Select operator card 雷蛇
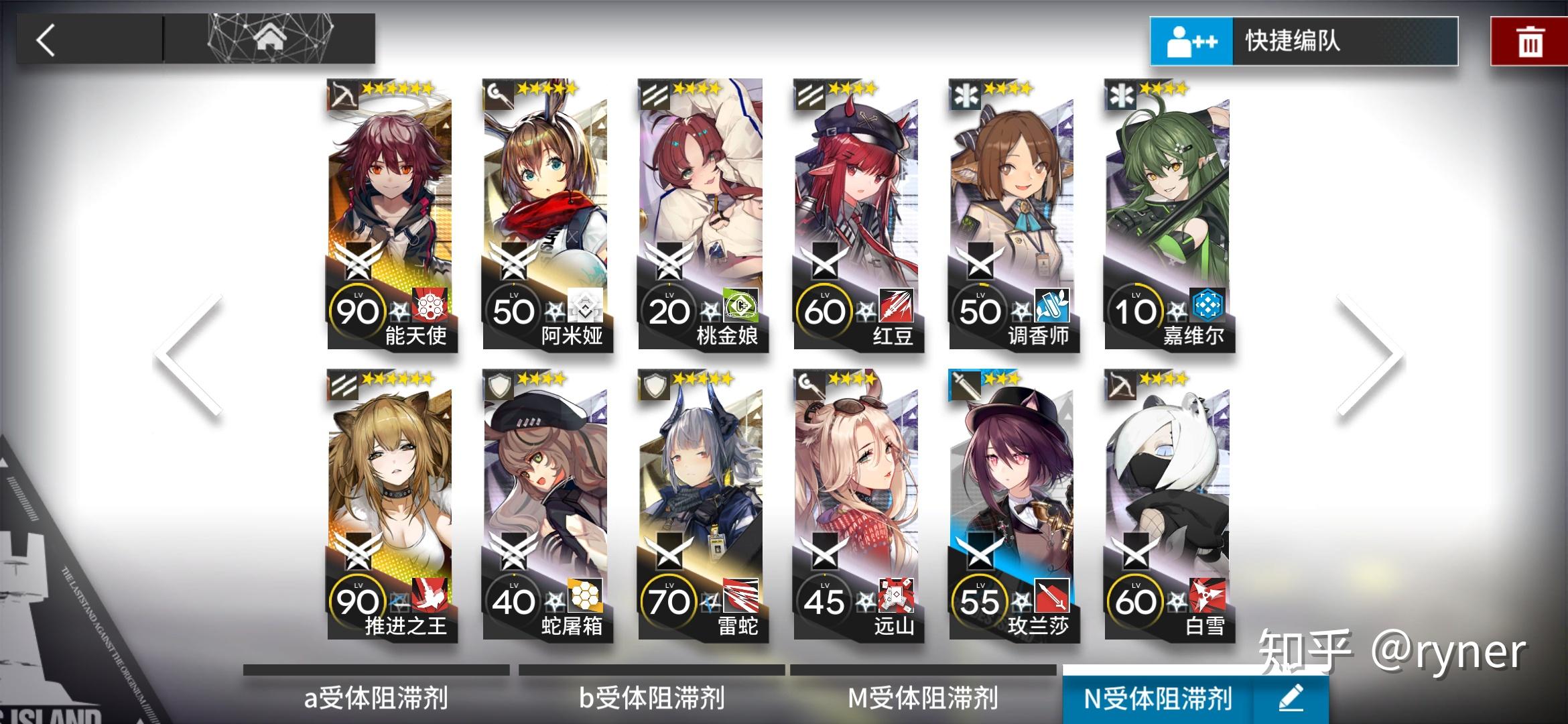 (x=702, y=505)
